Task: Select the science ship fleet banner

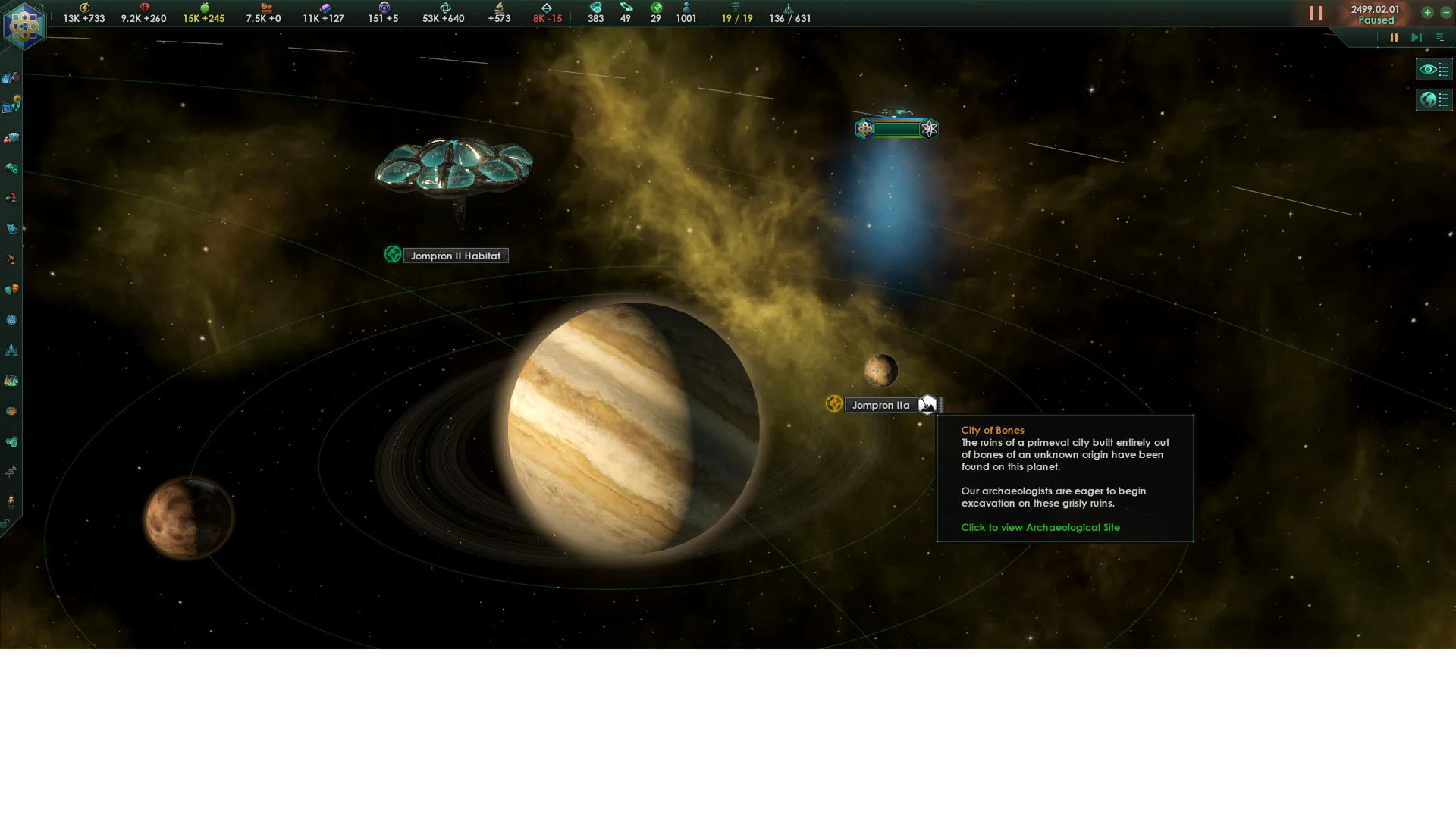Action: point(896,128)
